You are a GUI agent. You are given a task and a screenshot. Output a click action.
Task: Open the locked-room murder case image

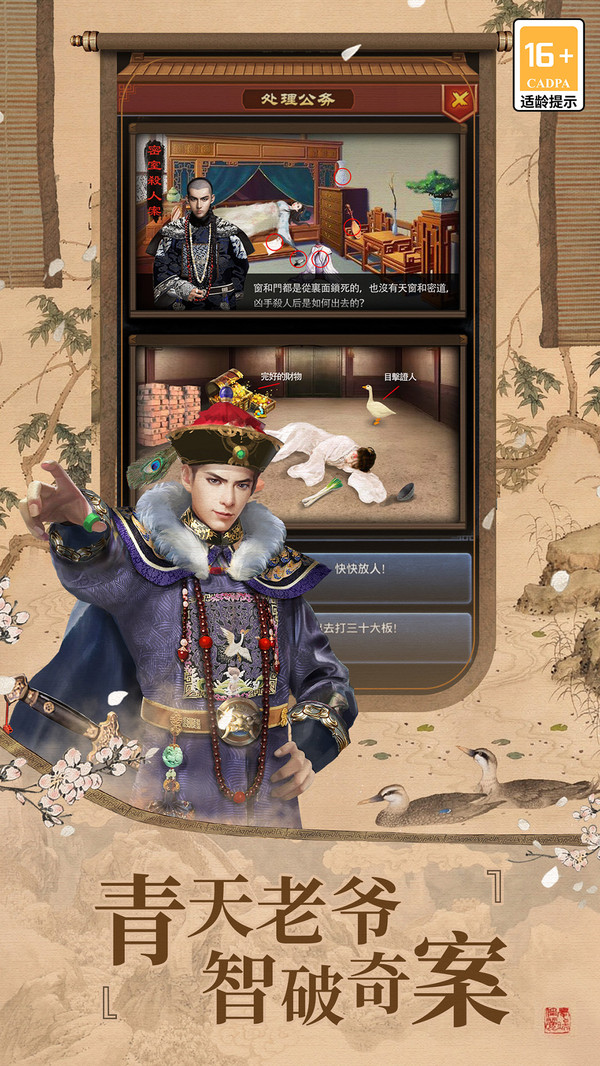(x=298, y=220)
